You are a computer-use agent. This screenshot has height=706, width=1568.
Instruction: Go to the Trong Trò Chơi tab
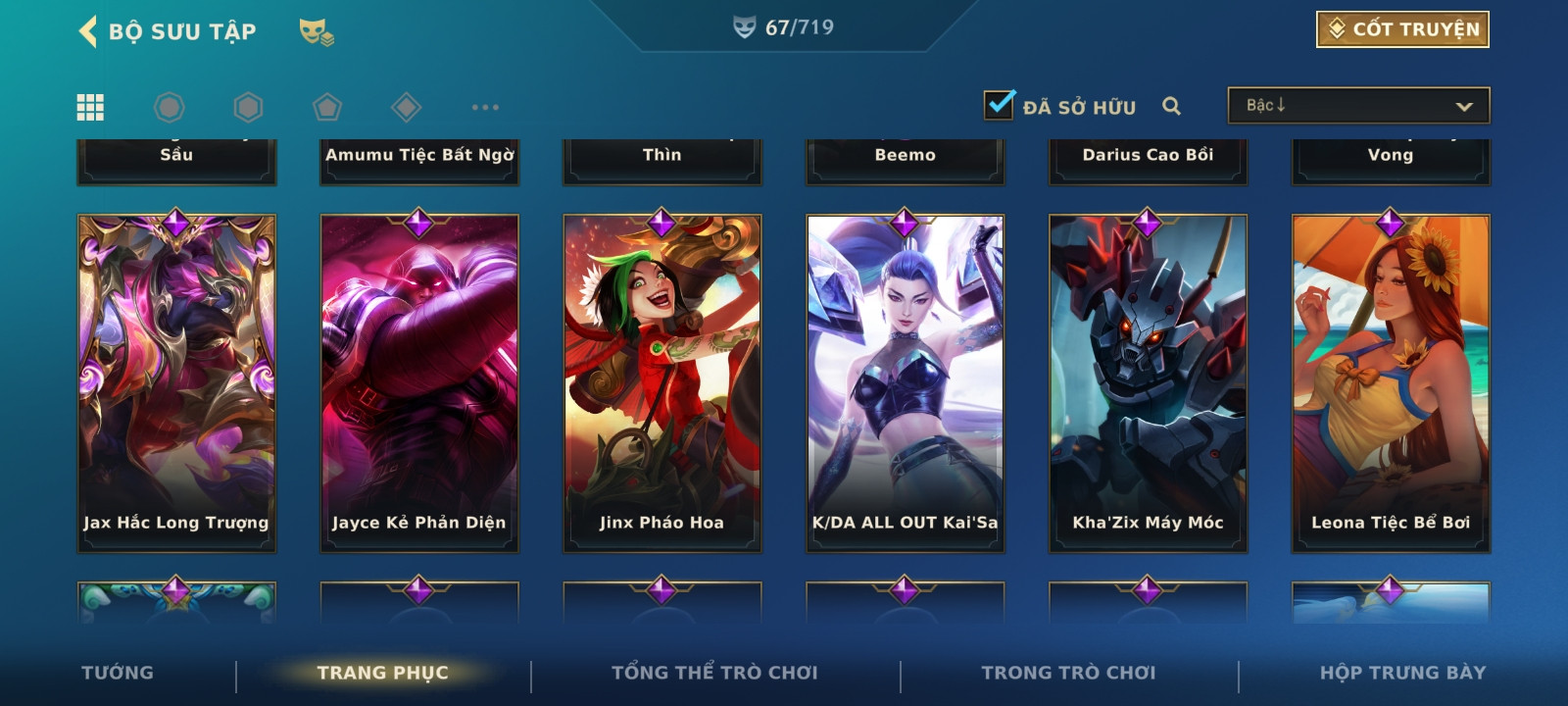pos(1068,673)
